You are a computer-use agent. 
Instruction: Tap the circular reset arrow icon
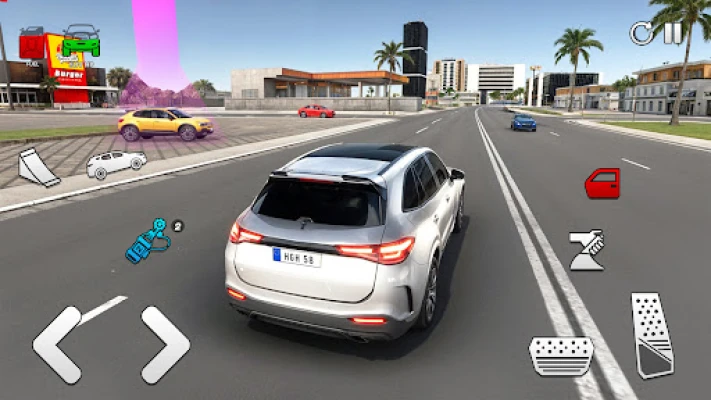(640, 33)
